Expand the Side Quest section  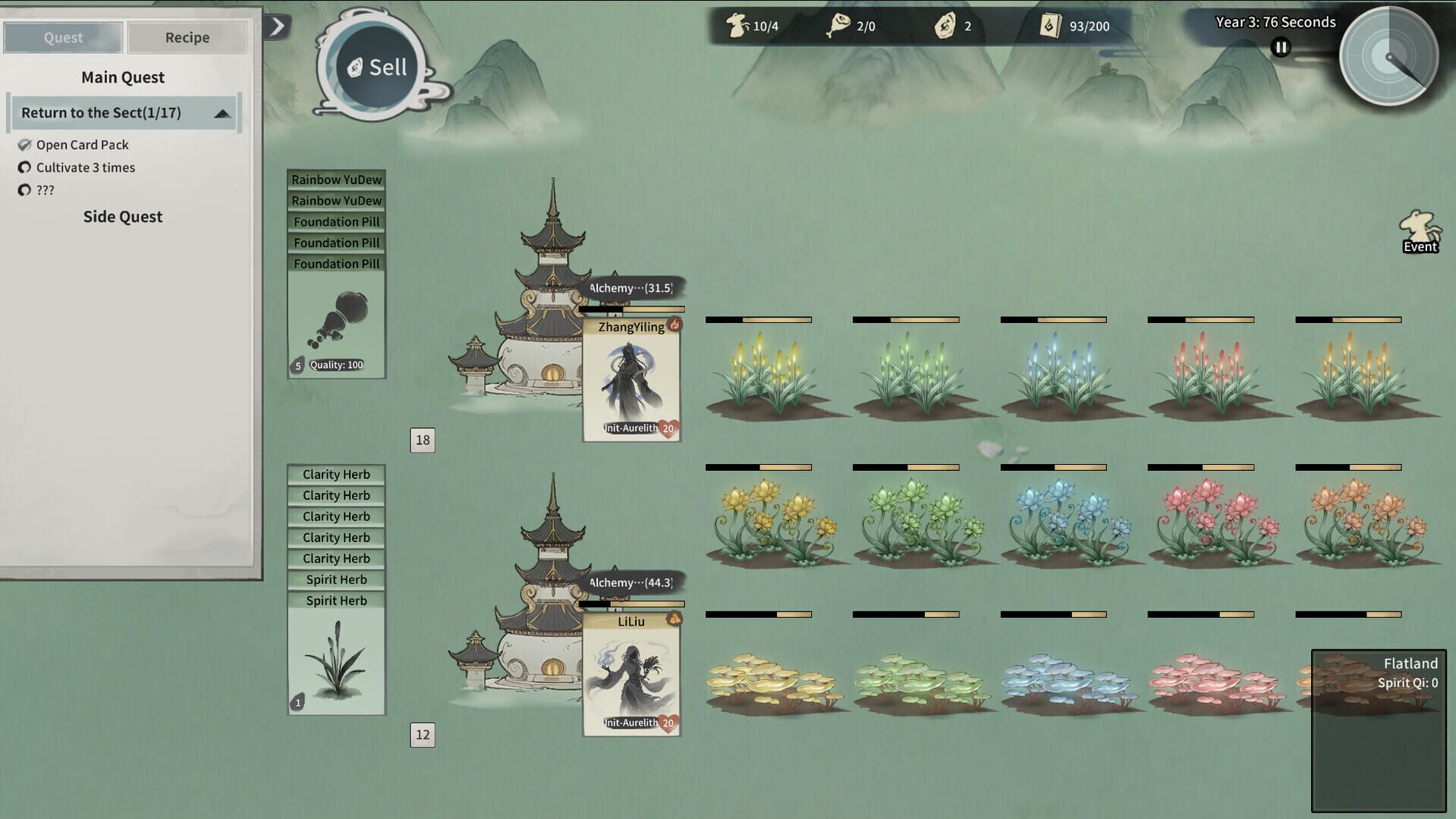click(x=123, y=217)
